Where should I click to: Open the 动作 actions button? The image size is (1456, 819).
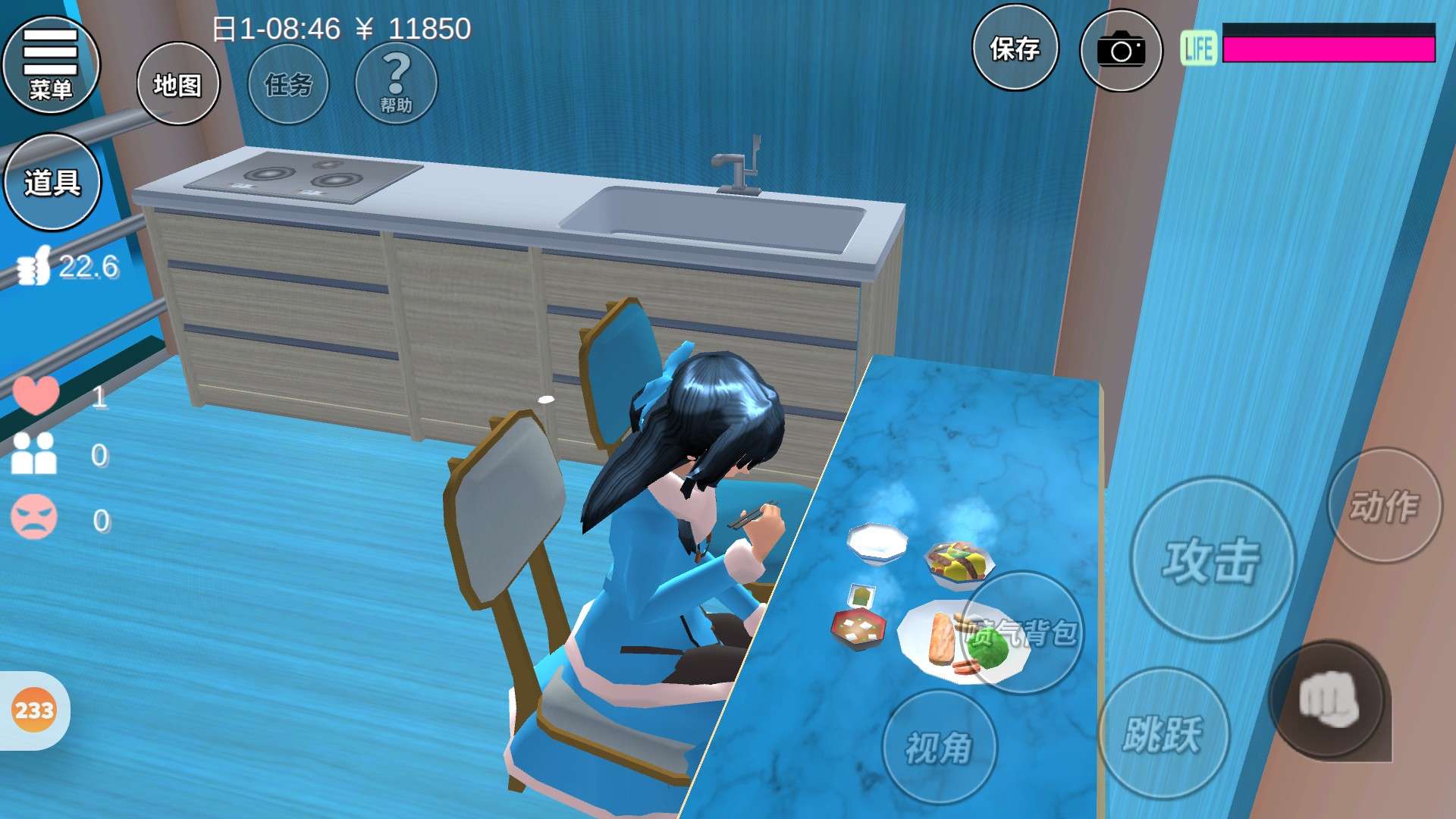coord(1384,506)
